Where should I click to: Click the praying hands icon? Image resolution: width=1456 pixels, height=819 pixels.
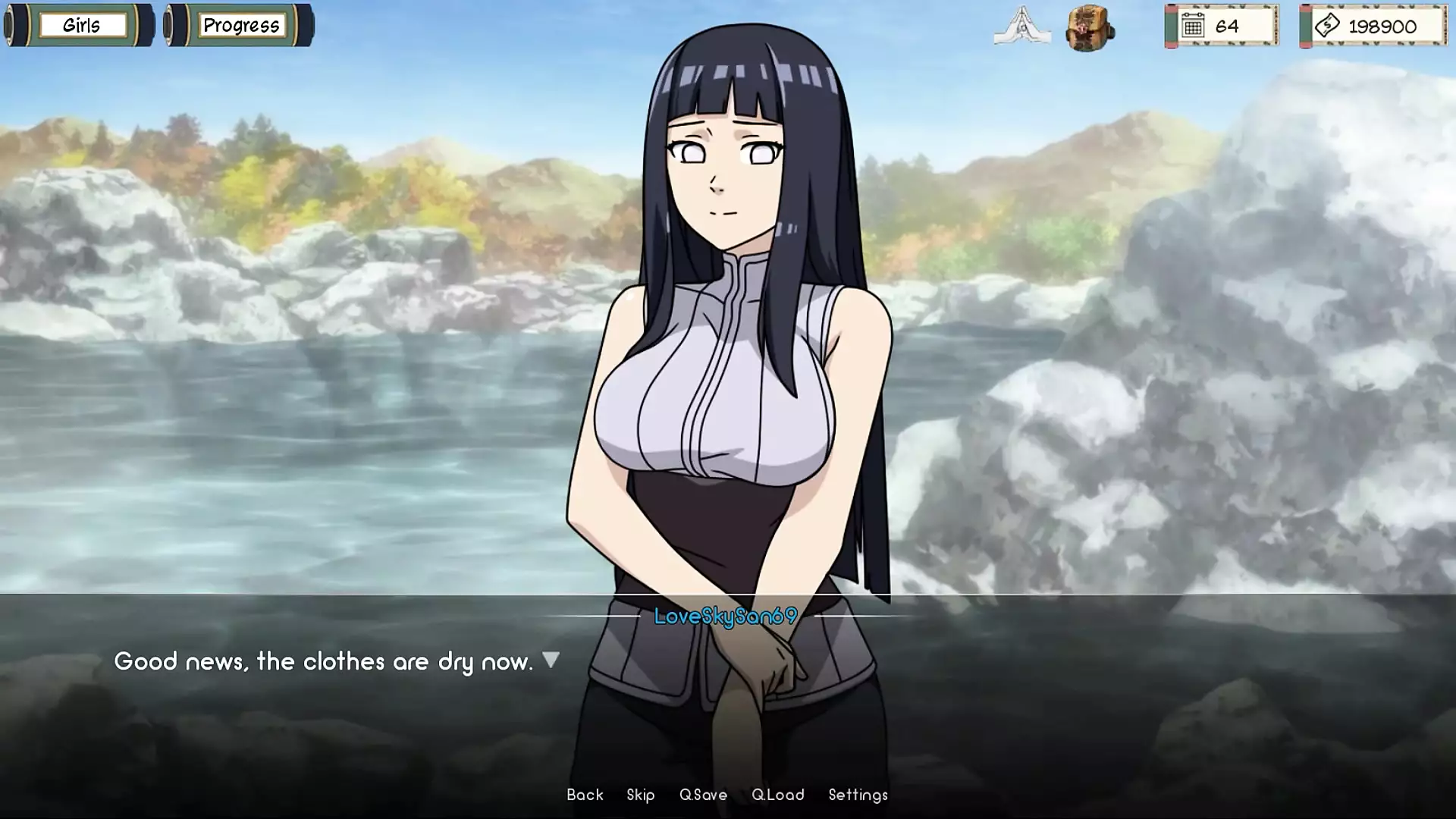(1021, 26)
